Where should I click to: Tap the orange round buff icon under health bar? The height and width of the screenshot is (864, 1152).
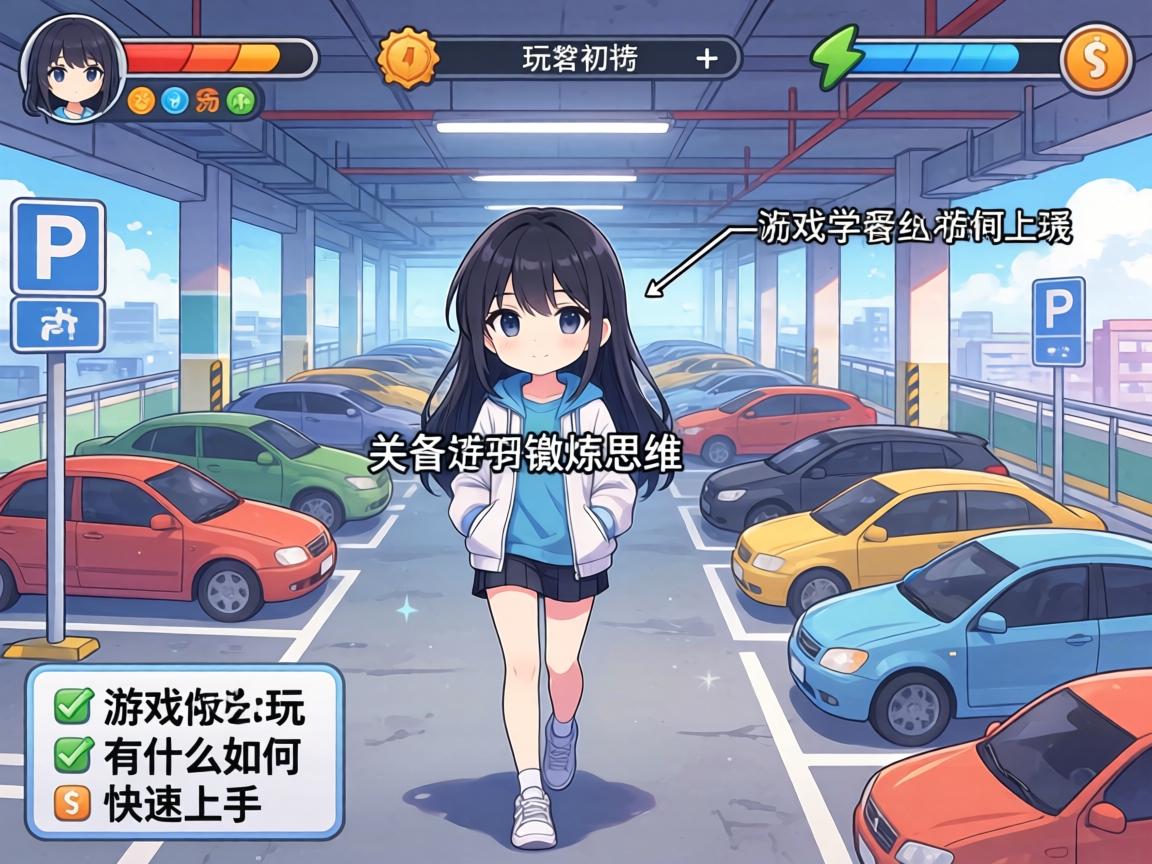141,100
